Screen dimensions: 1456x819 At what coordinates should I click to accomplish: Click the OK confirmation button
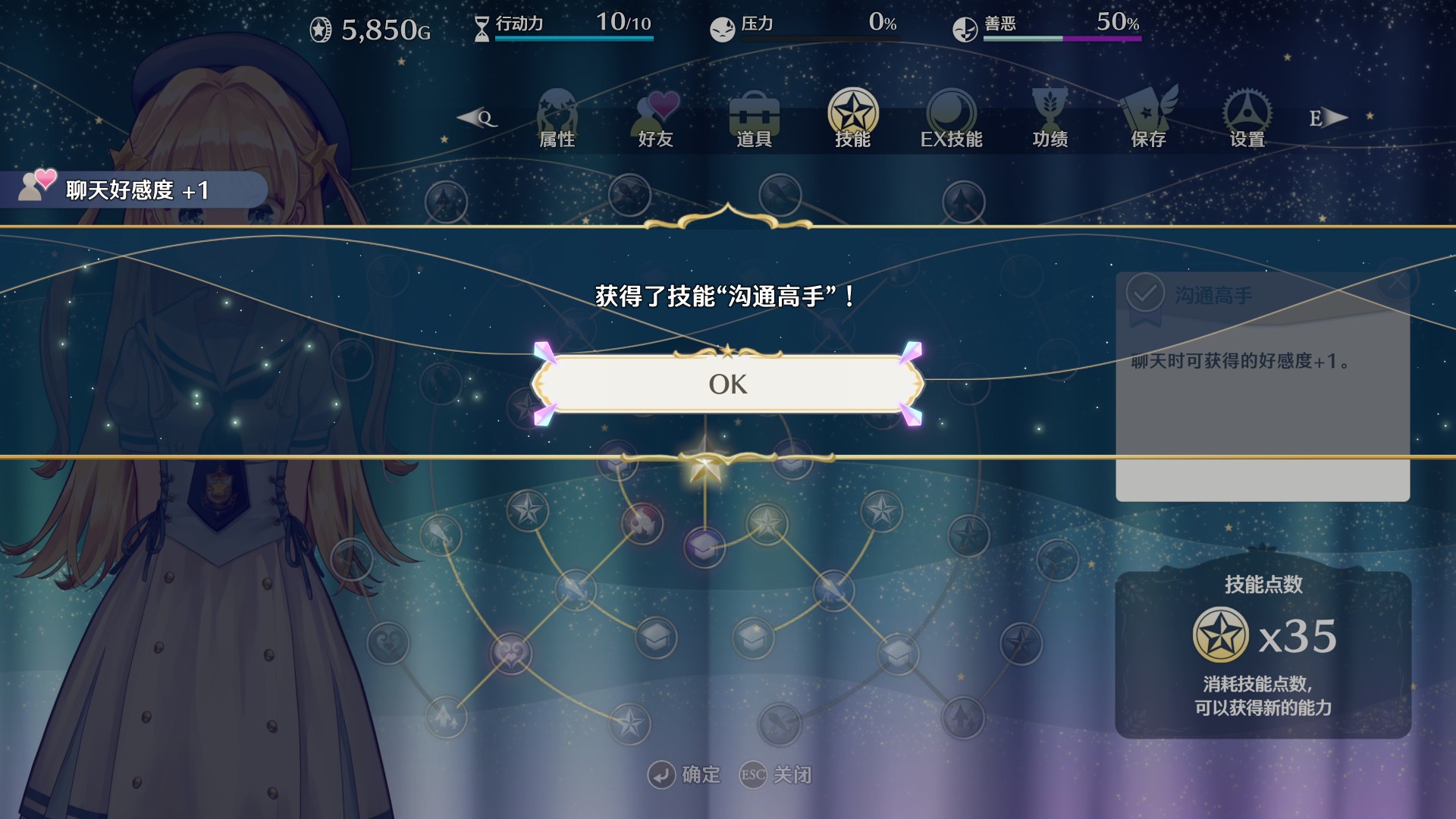click(726, 384)
